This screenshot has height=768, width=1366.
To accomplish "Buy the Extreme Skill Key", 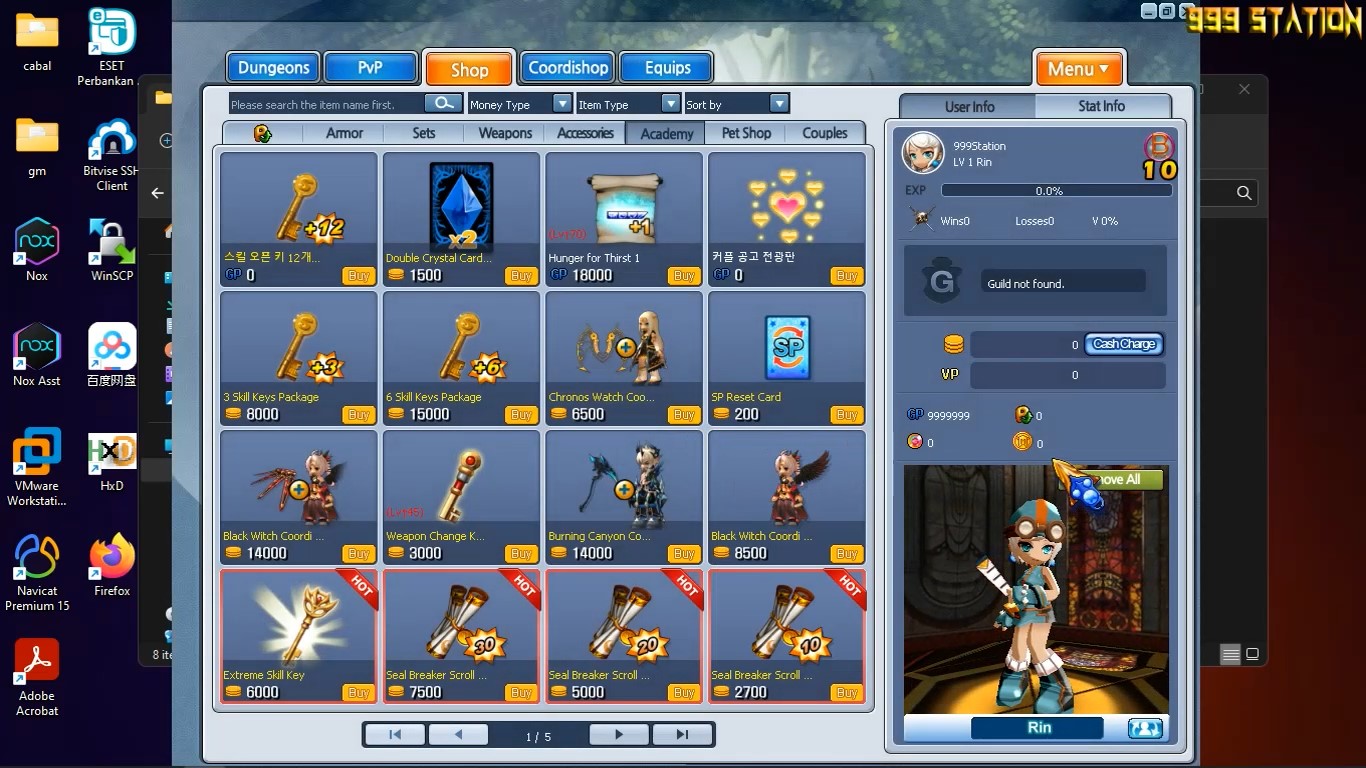I will click(x=358, y=692).
